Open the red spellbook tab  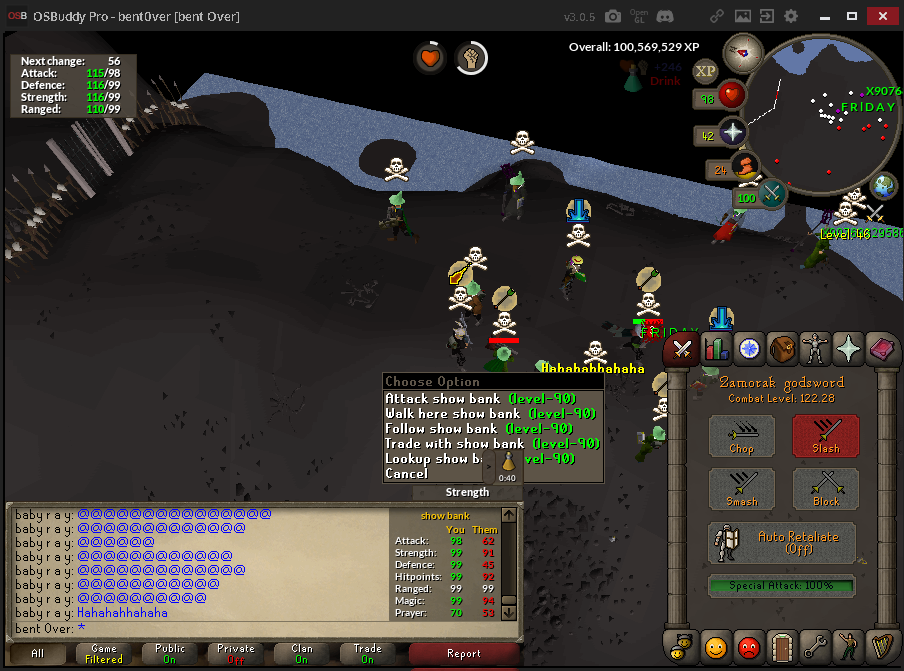click(x=883, y=348)
